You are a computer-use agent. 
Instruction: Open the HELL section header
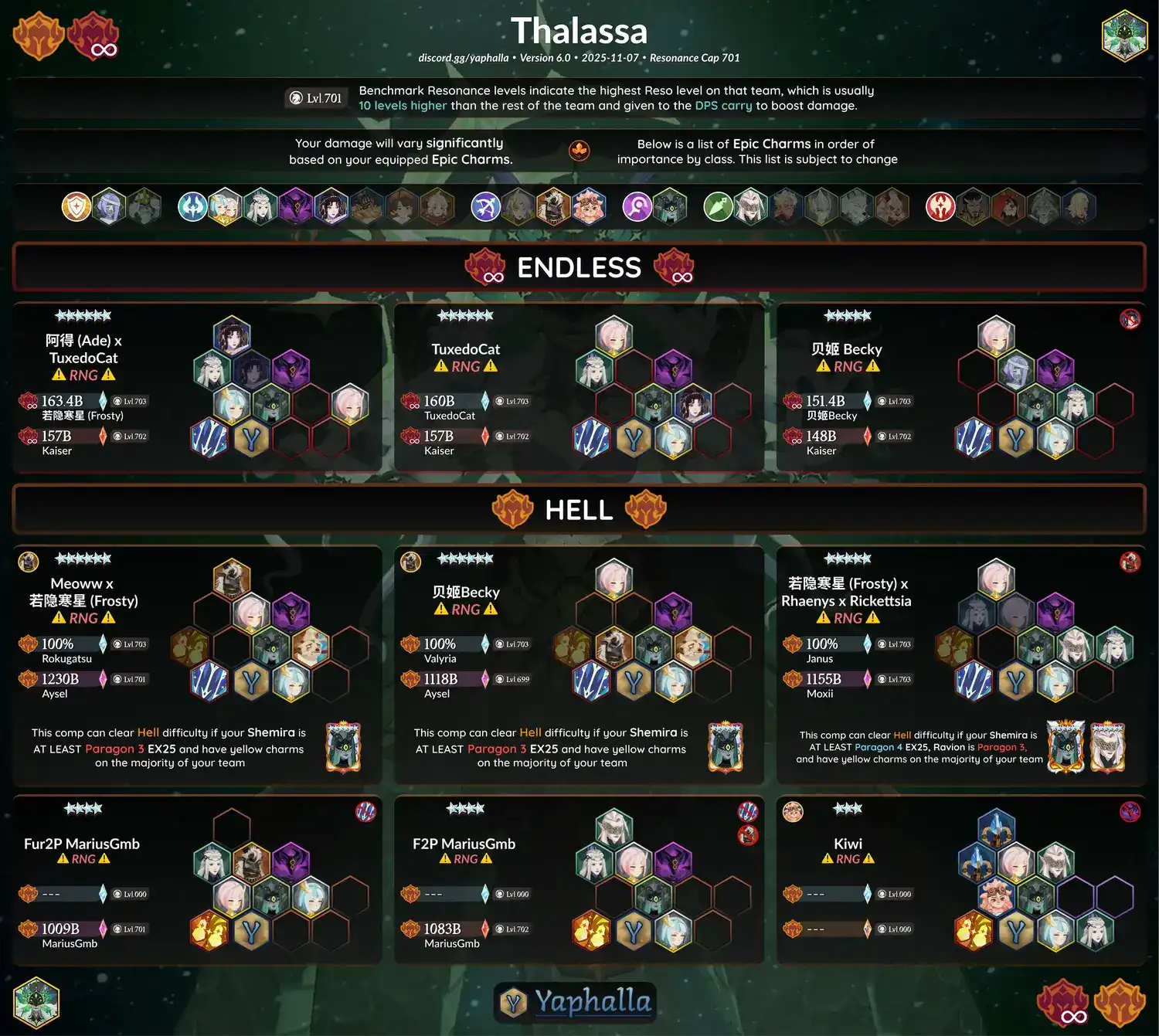click(x=579, y=510)
